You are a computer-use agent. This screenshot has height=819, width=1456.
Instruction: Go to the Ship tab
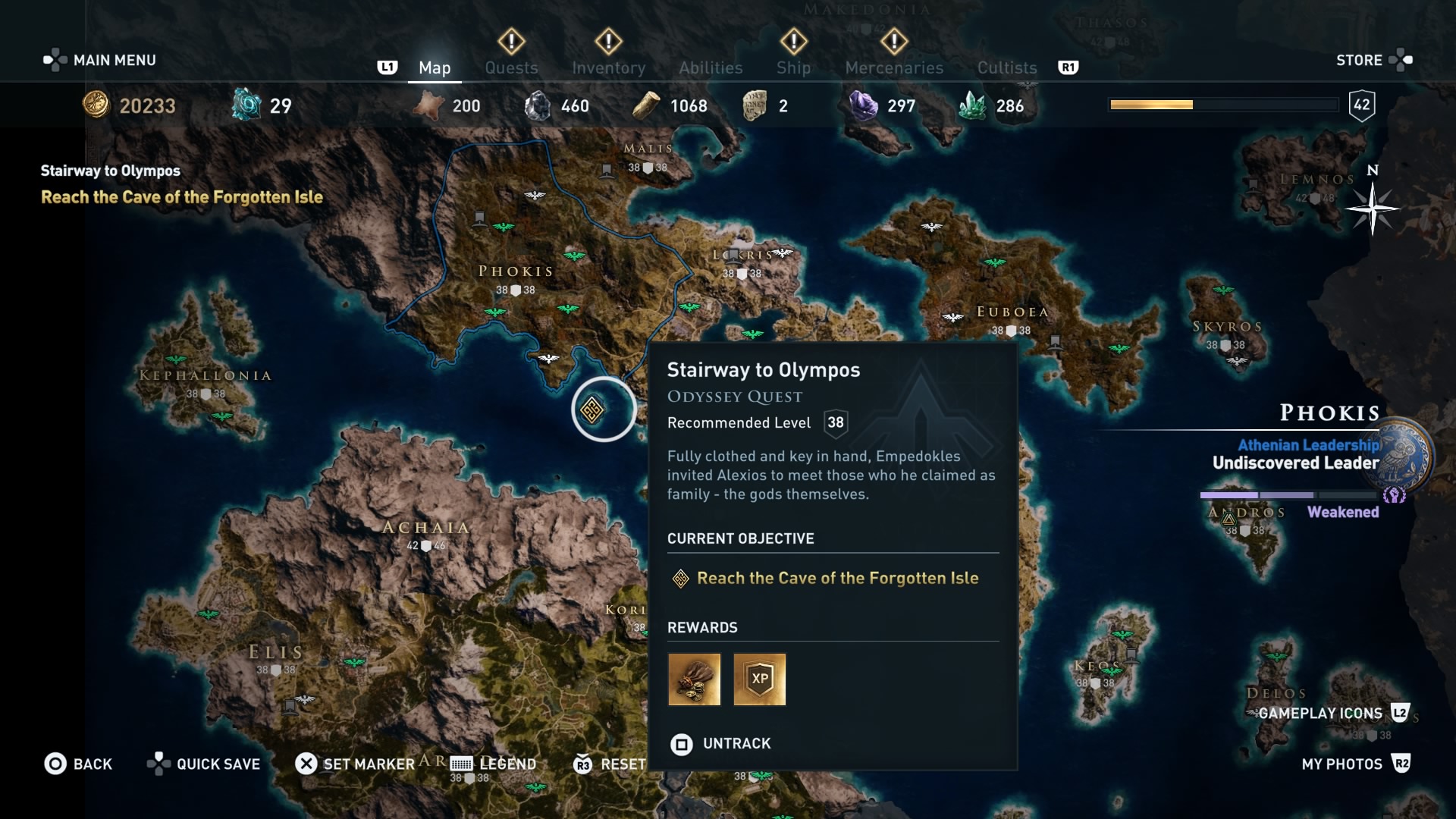tap(793, 67)
